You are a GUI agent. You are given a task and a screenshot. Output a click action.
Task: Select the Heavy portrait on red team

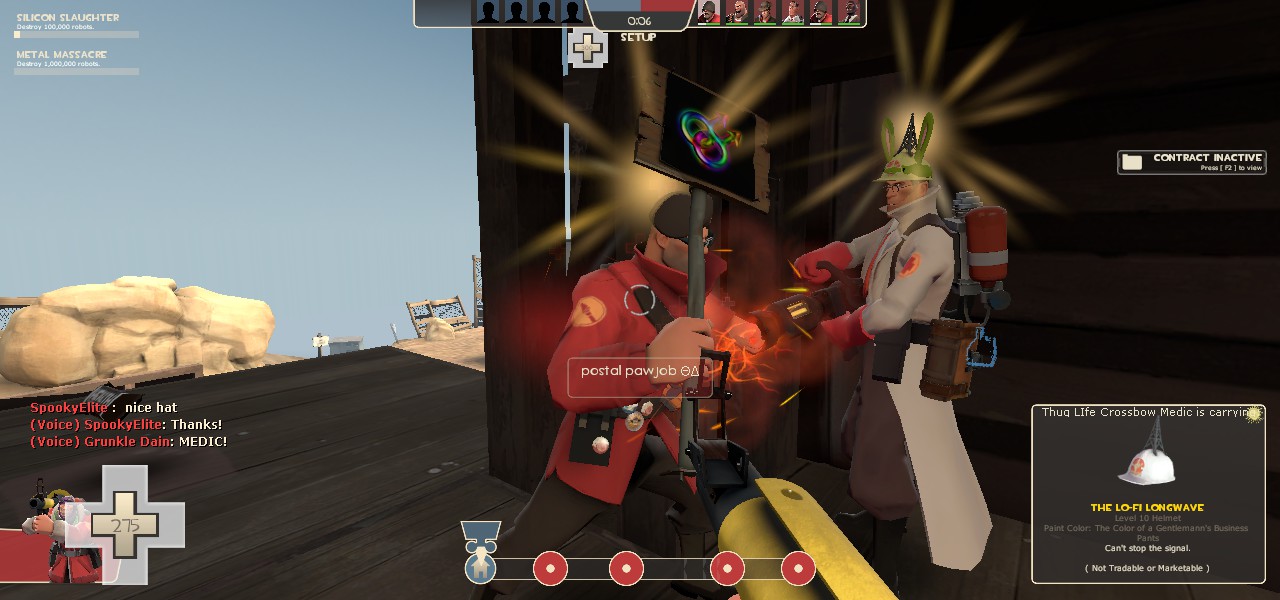pos(736,12)
